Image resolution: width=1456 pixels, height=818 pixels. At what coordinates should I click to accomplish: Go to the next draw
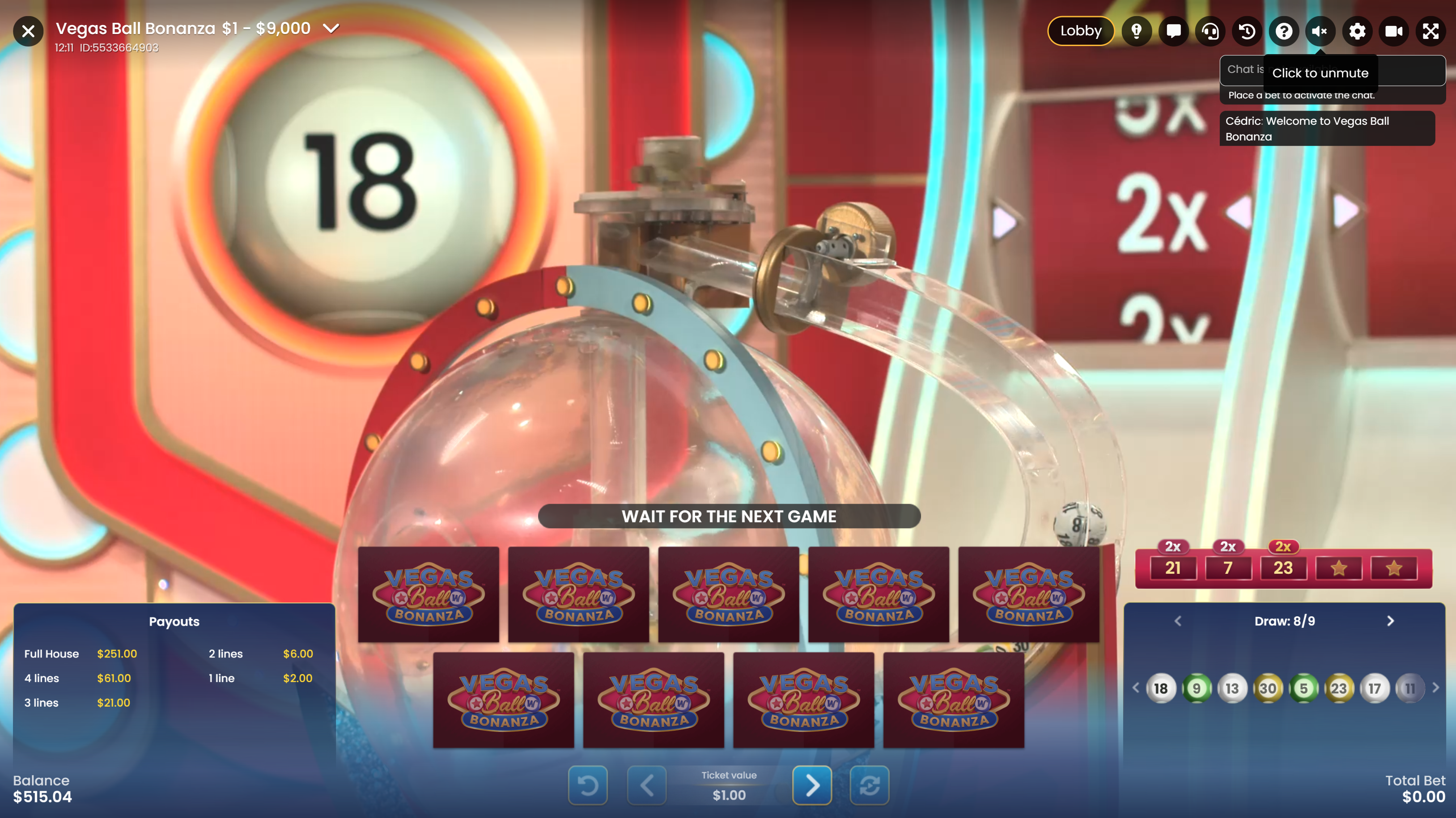point(1390,621)
